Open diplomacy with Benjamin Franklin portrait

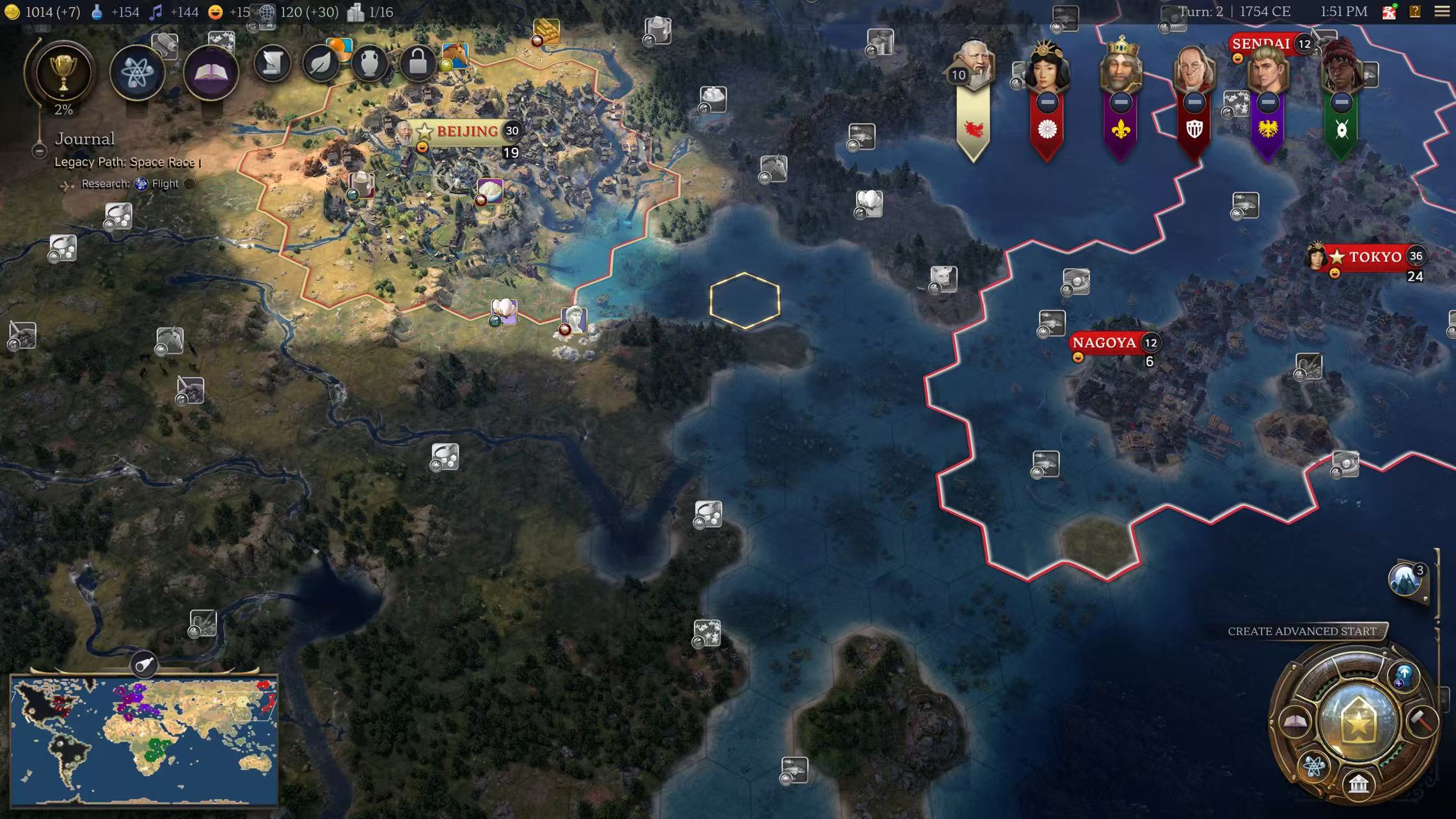[x=1194, y=70]
